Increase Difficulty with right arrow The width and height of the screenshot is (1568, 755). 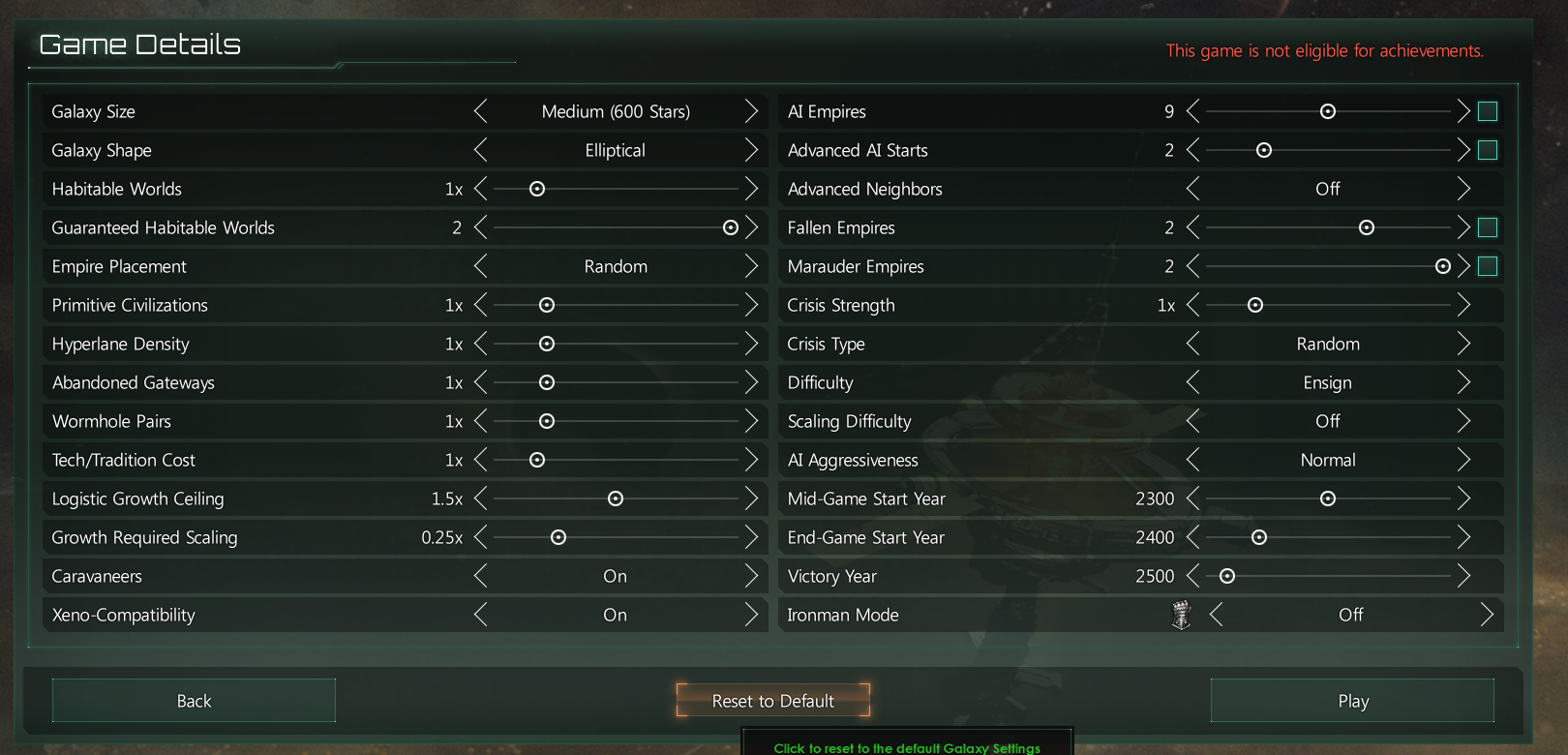coord(1463,382)
